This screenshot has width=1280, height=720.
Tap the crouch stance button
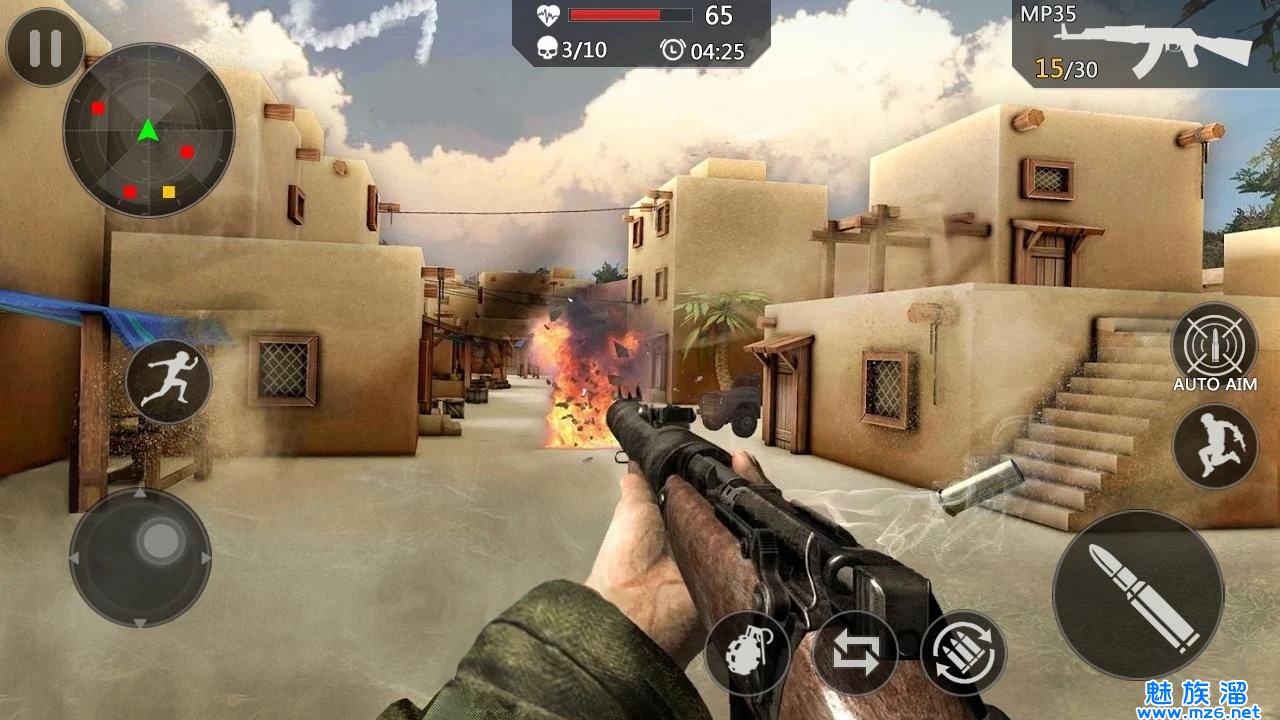click(1214, 446)
